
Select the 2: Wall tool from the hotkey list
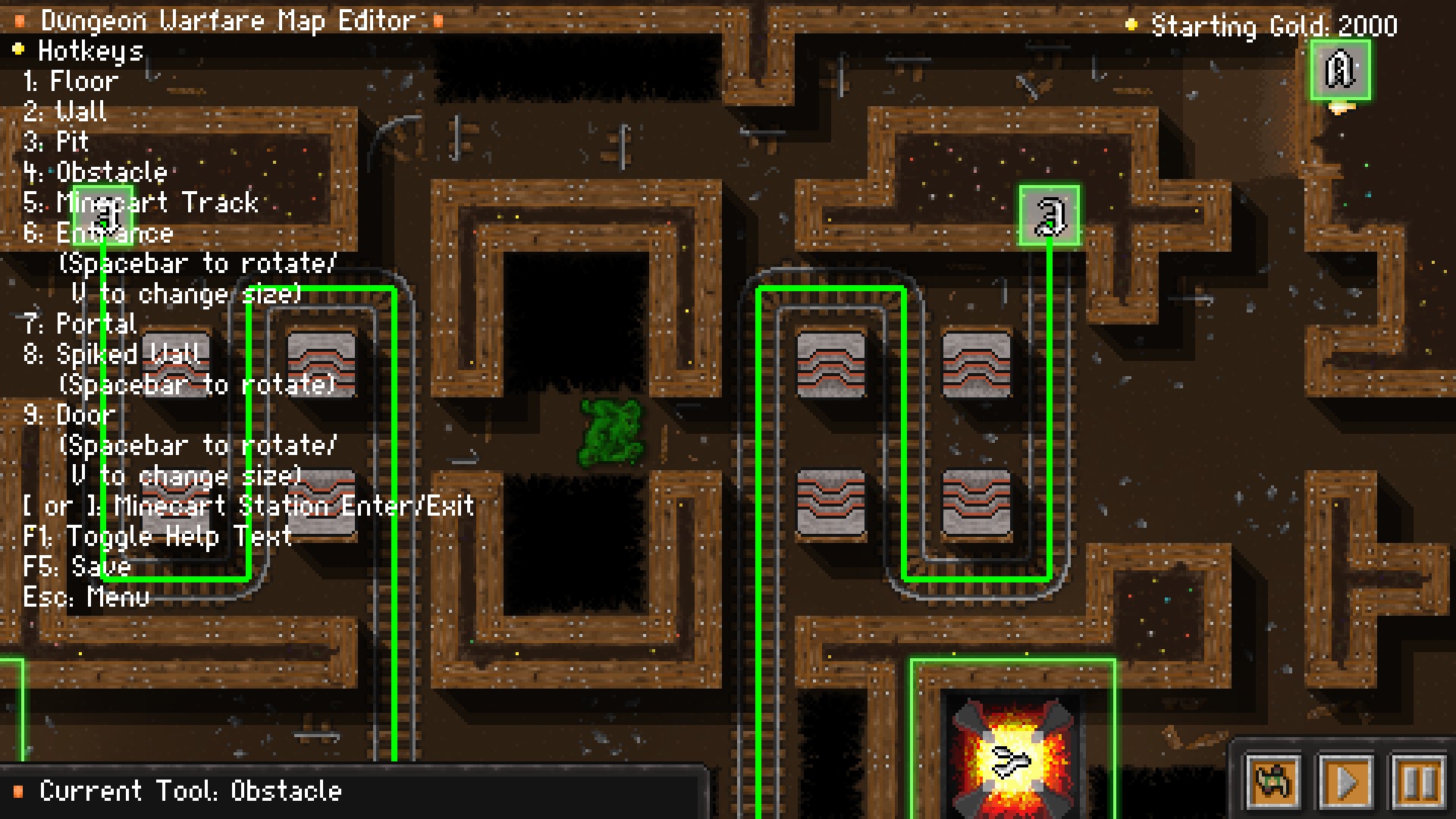pyautogui.click(x=66, y=111)
